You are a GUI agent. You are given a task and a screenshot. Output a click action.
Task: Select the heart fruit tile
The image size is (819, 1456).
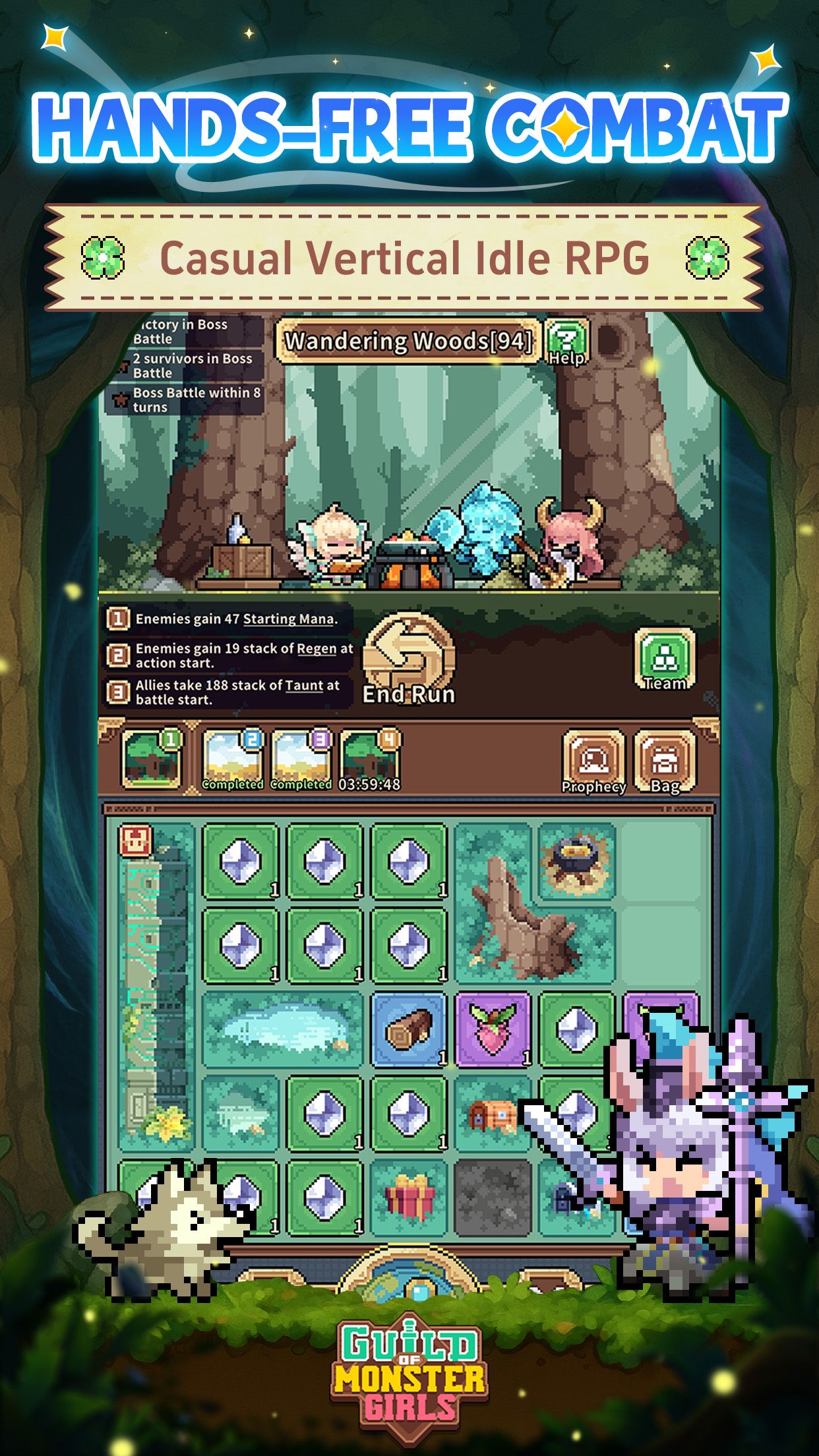coord(493,1030)
